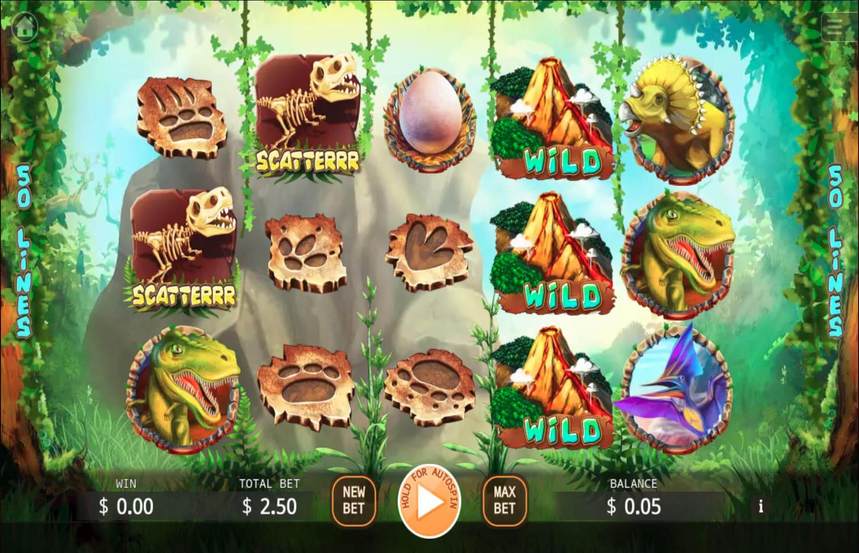Open the hamburger menu
The width and height of the screenshot is (859, 553).
point(837,27)
